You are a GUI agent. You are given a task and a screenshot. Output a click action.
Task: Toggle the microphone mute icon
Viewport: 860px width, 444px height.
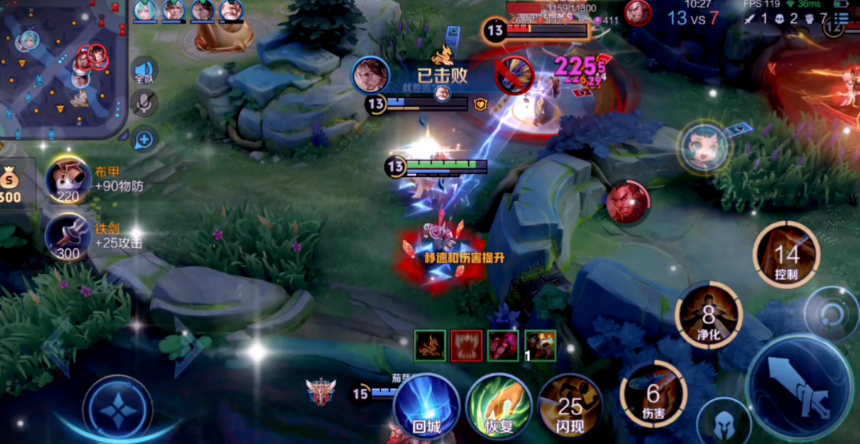144,103
